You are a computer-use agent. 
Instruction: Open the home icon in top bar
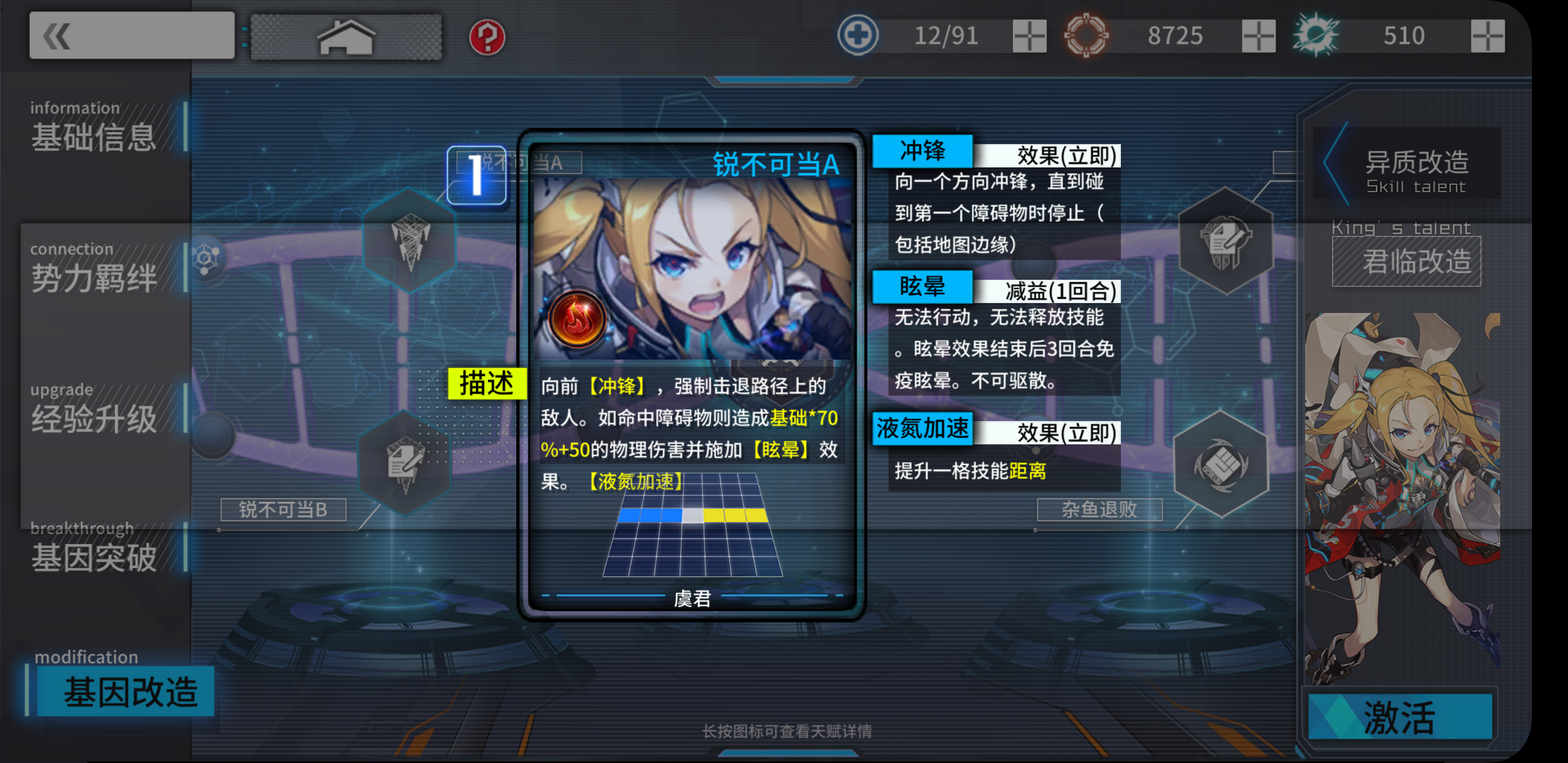344,37
